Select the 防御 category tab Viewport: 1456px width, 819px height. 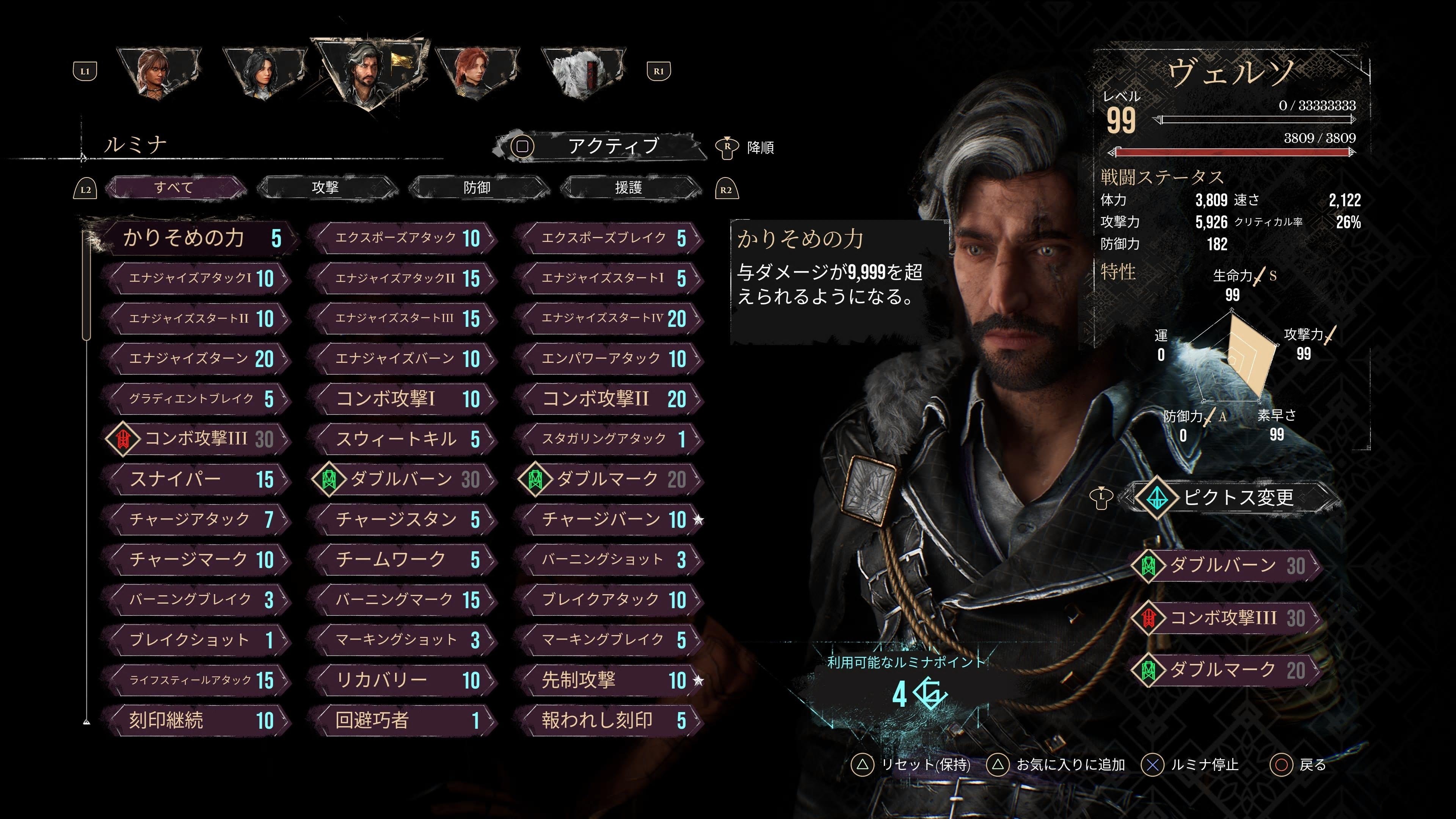[x=477, y=188]
